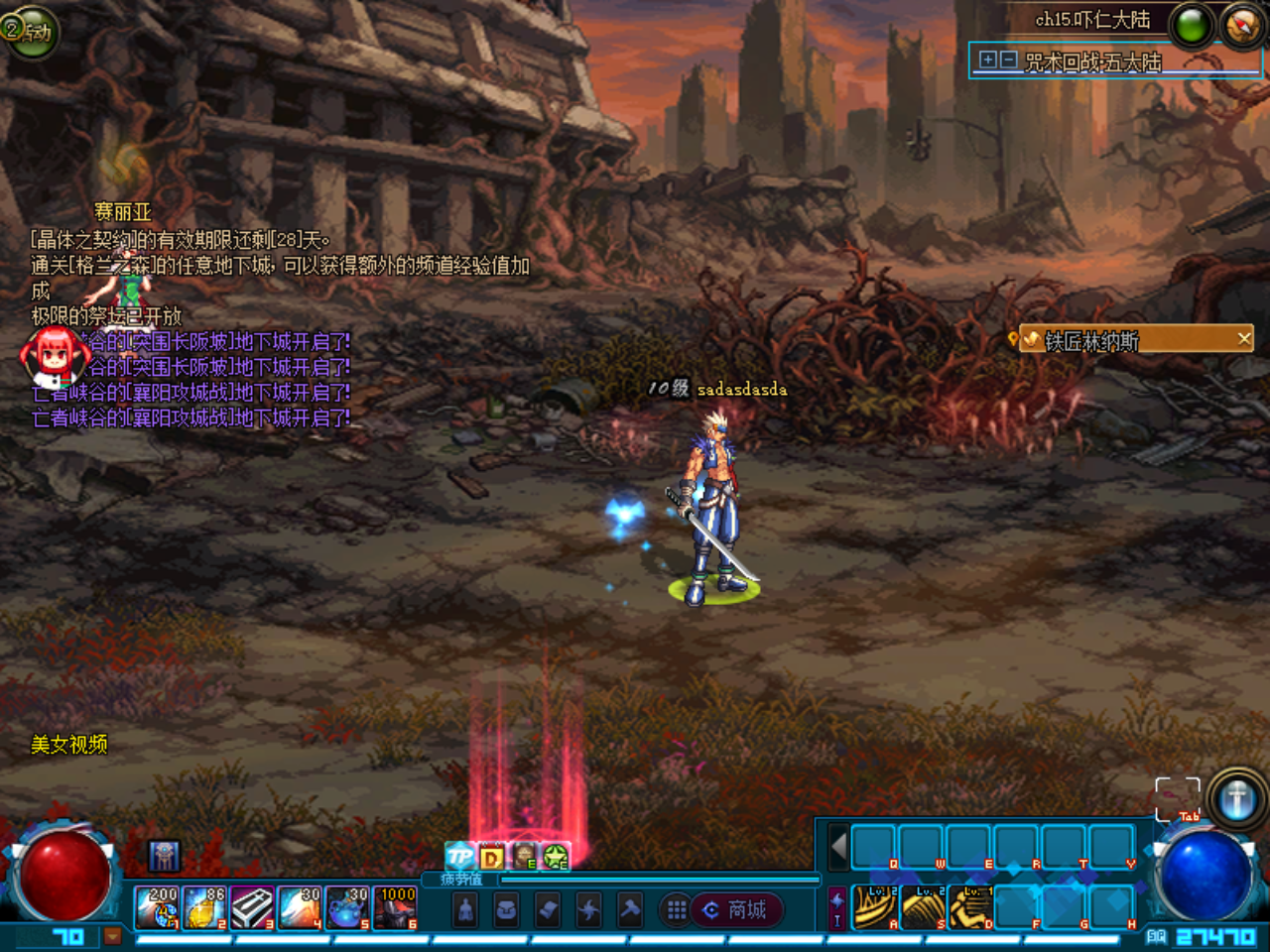Use the blue potion in slot 5
Screen dimensions: 1270x952
coord(347,907)
